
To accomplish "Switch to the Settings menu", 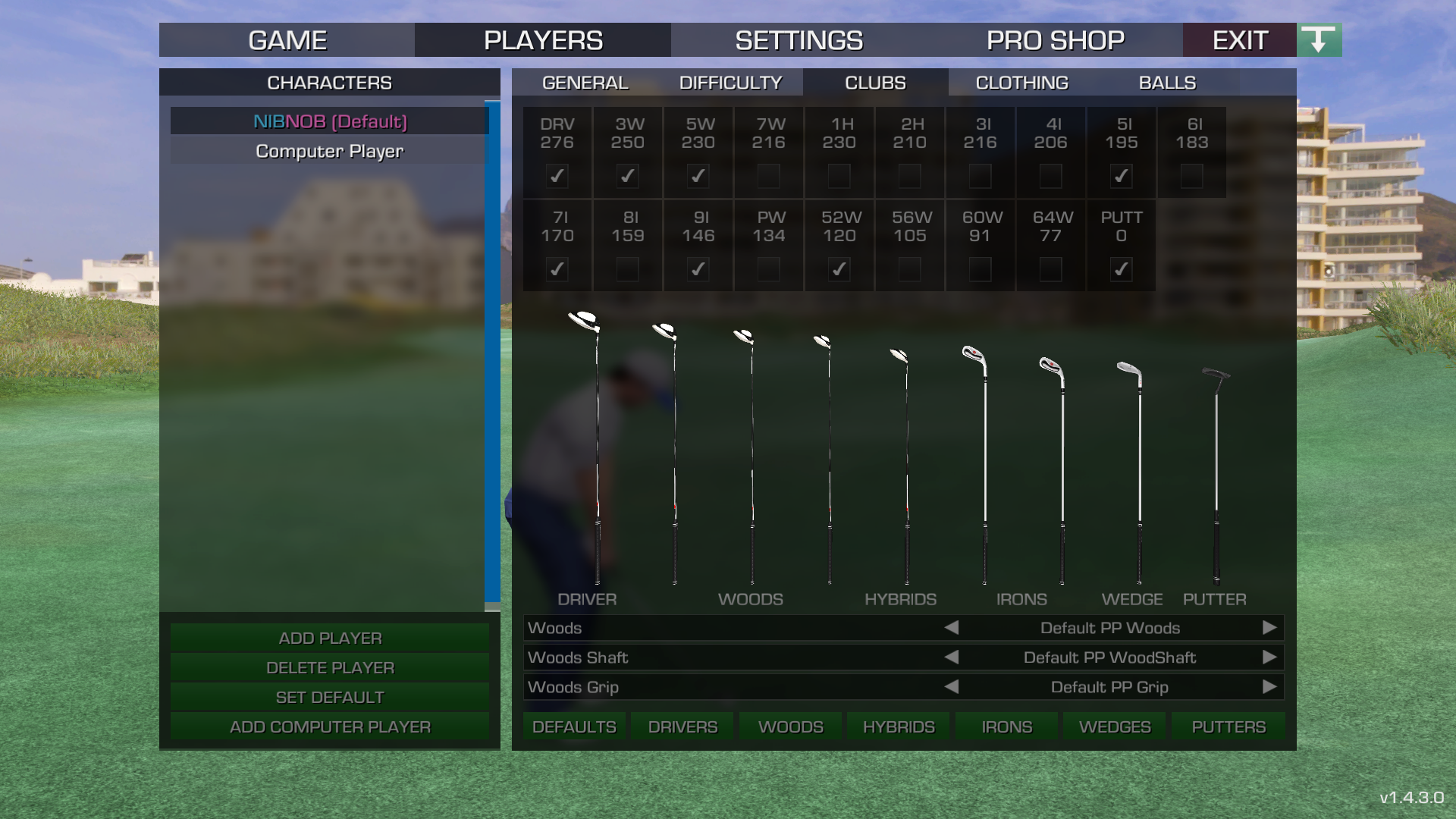I will [799, 40].
